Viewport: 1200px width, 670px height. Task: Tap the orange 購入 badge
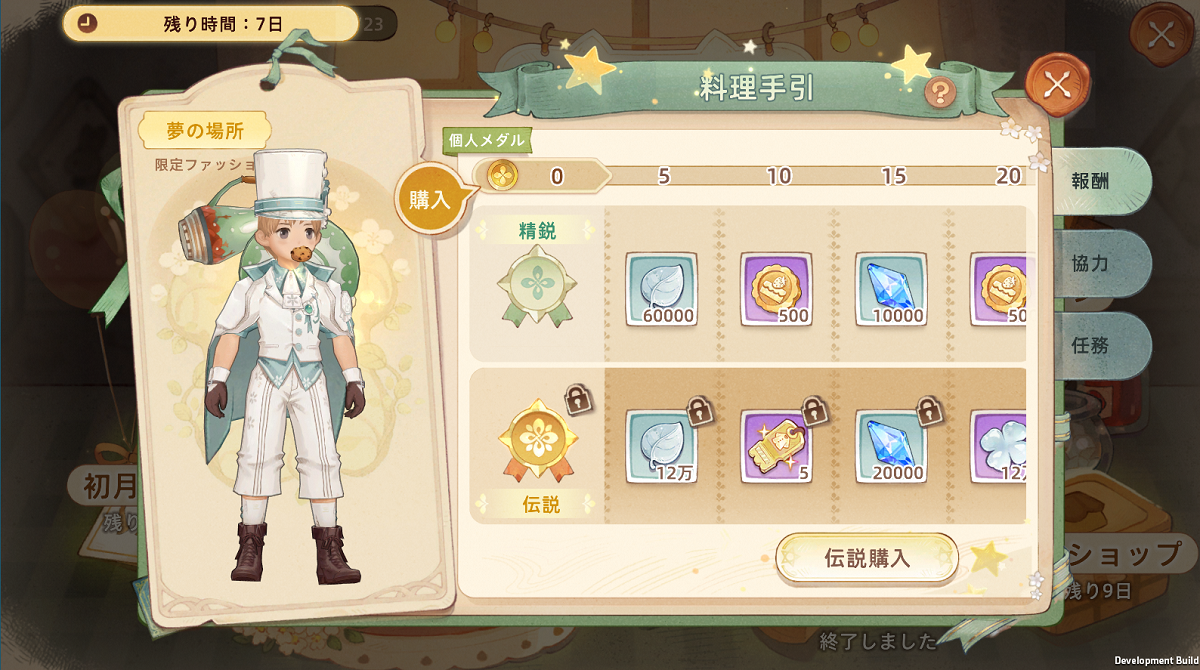[430, 198]
